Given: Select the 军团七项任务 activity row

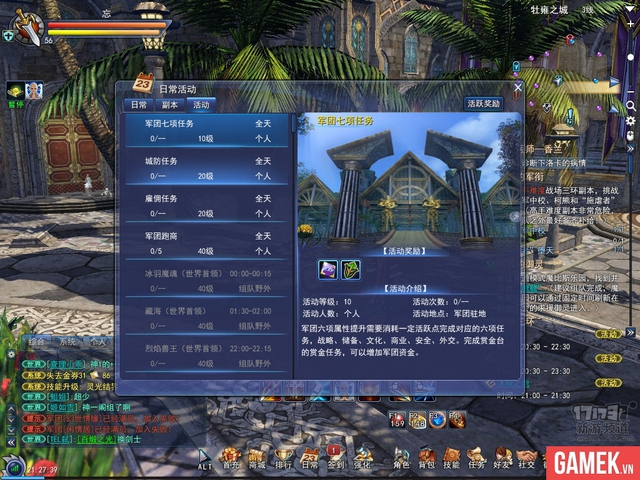Looking at the screenshot, I should click(x=207, y=131).
